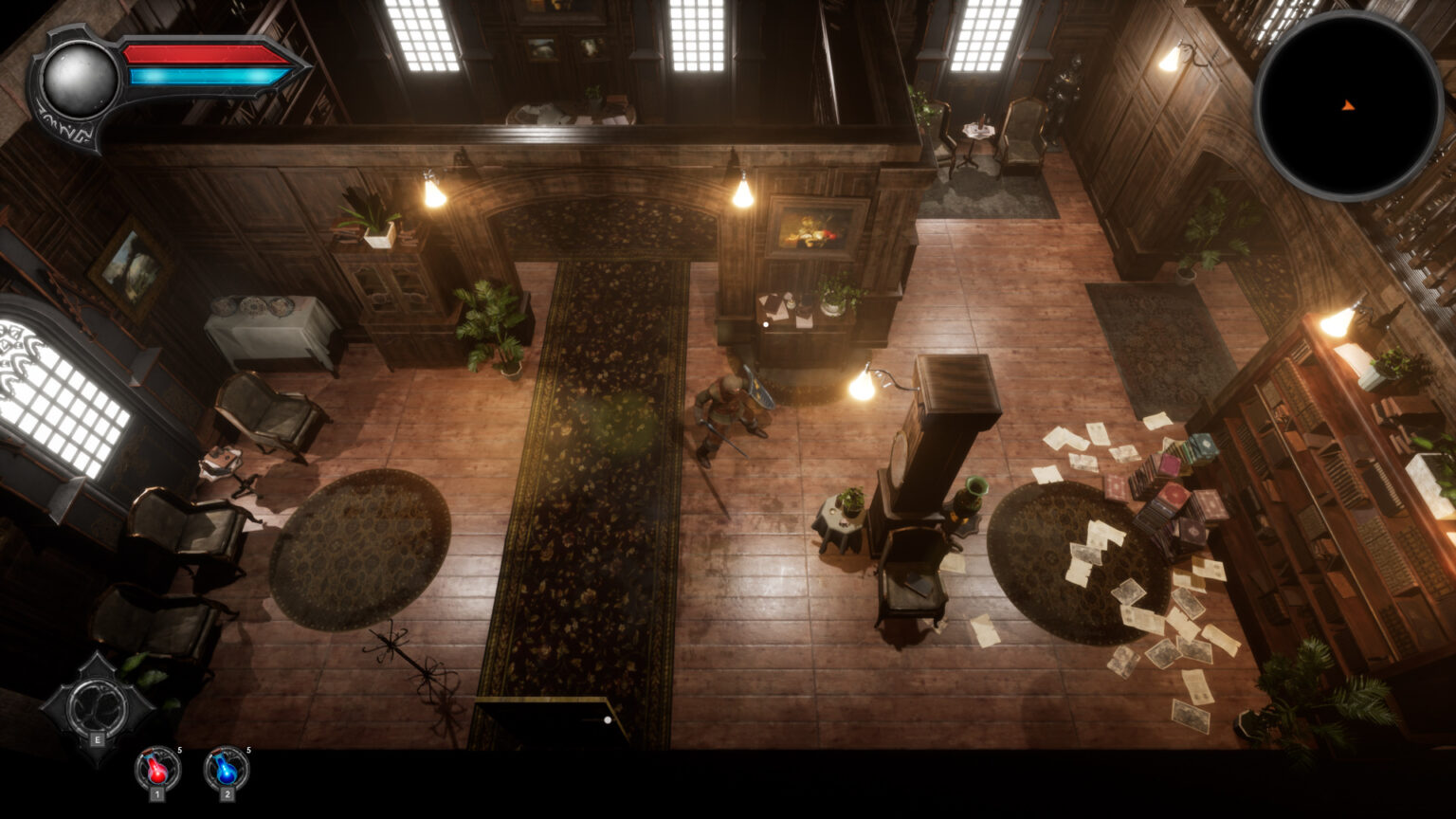1456x819 pixels.
Task: Click the circular minimap
Action: (1347, 105)
